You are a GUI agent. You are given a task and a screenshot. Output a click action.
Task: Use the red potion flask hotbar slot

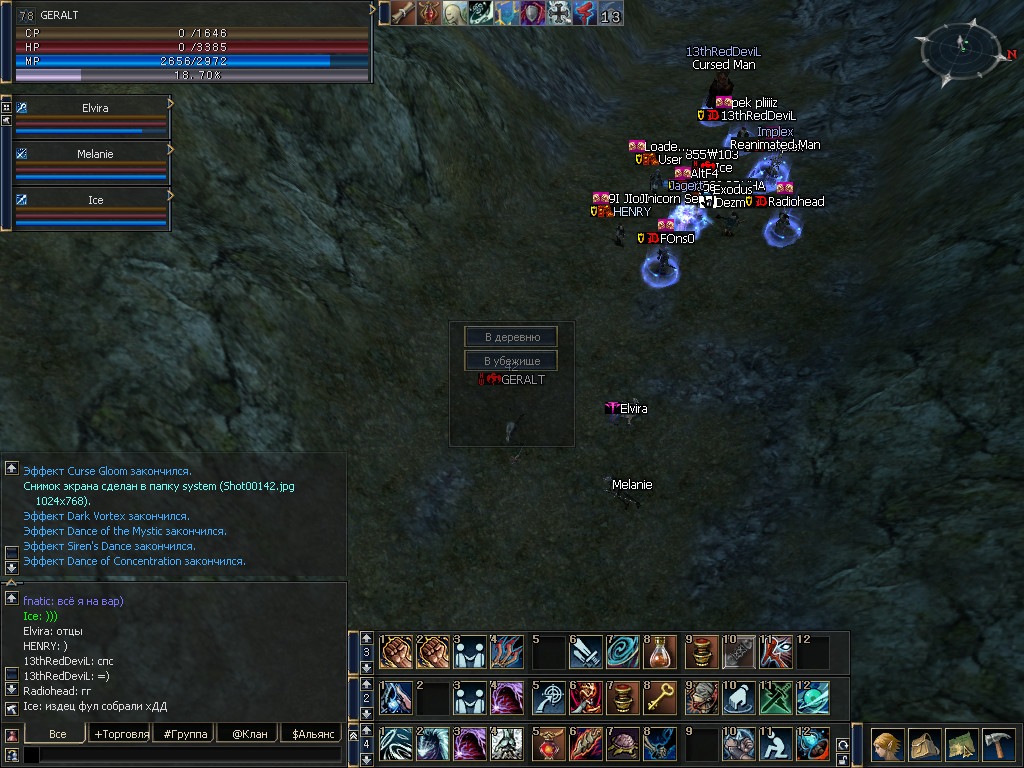661,652
